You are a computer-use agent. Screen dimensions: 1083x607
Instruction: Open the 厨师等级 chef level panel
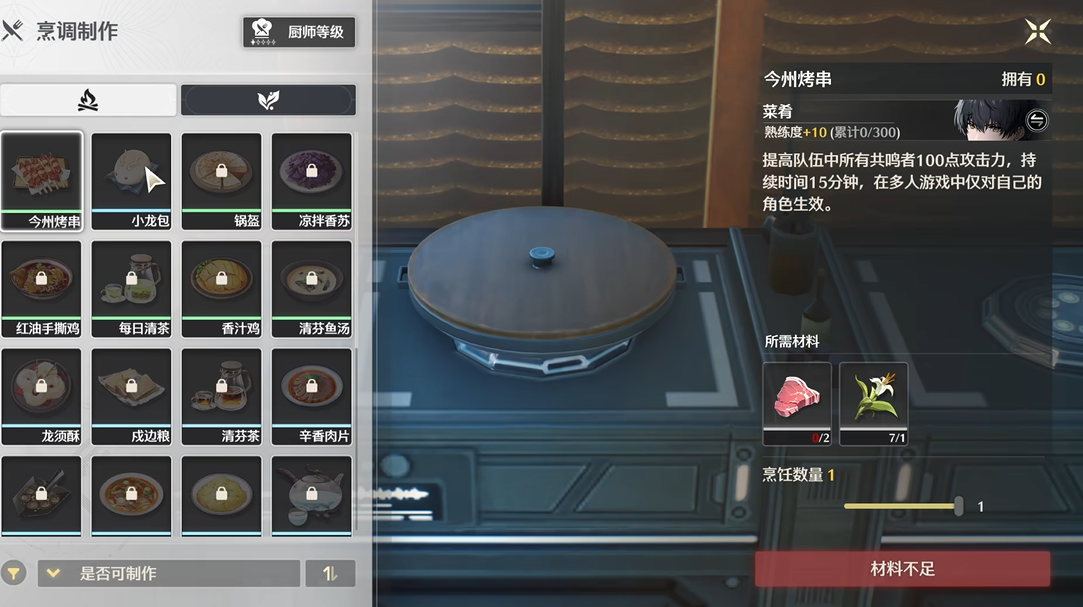[x=299, y=31]
